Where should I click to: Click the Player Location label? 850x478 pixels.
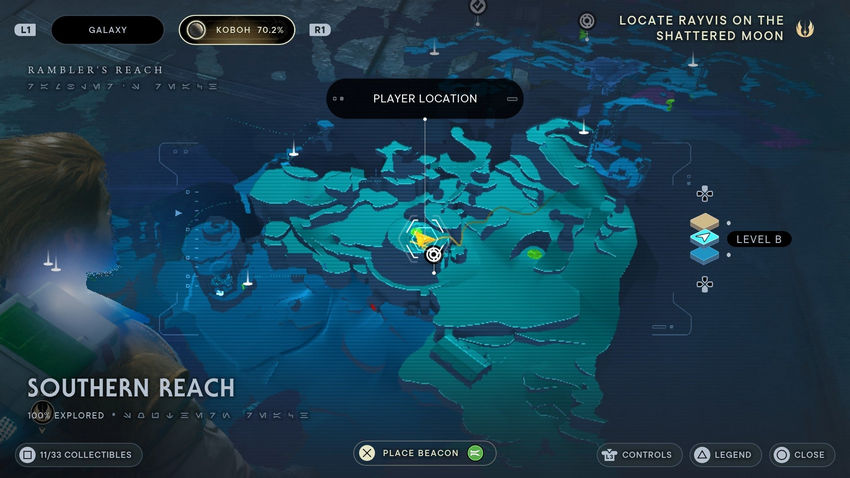pyautogui.click(x=425, y=99)
